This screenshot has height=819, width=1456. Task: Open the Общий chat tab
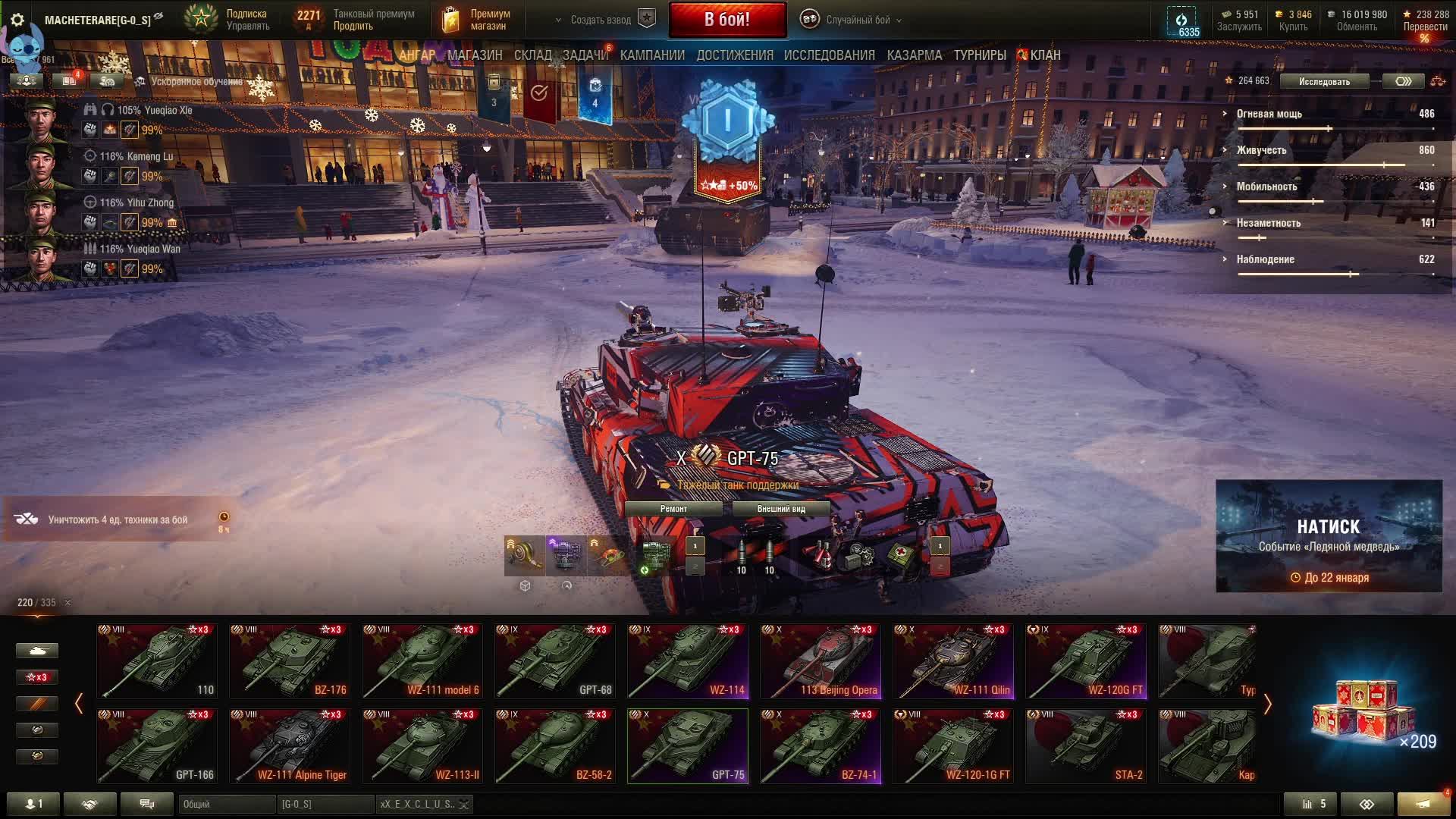coord(226,804)
